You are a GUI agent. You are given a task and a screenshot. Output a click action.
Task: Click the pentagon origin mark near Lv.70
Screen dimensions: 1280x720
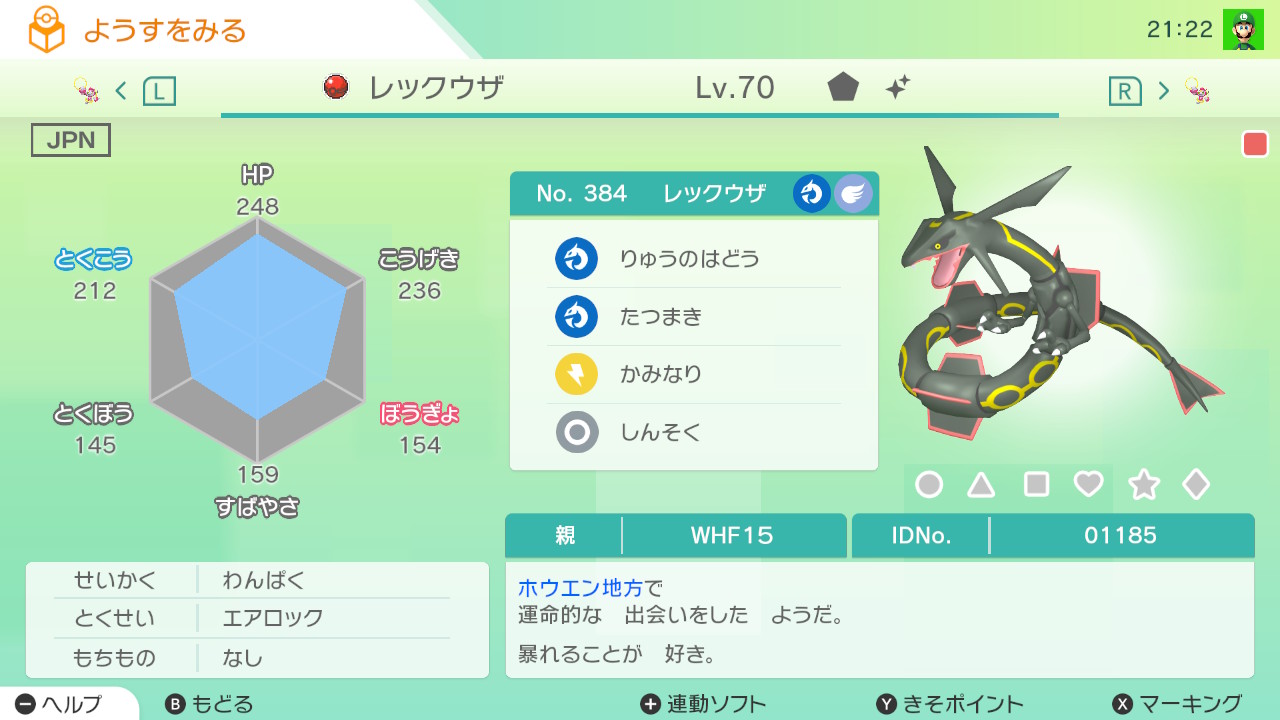(843, 89)
